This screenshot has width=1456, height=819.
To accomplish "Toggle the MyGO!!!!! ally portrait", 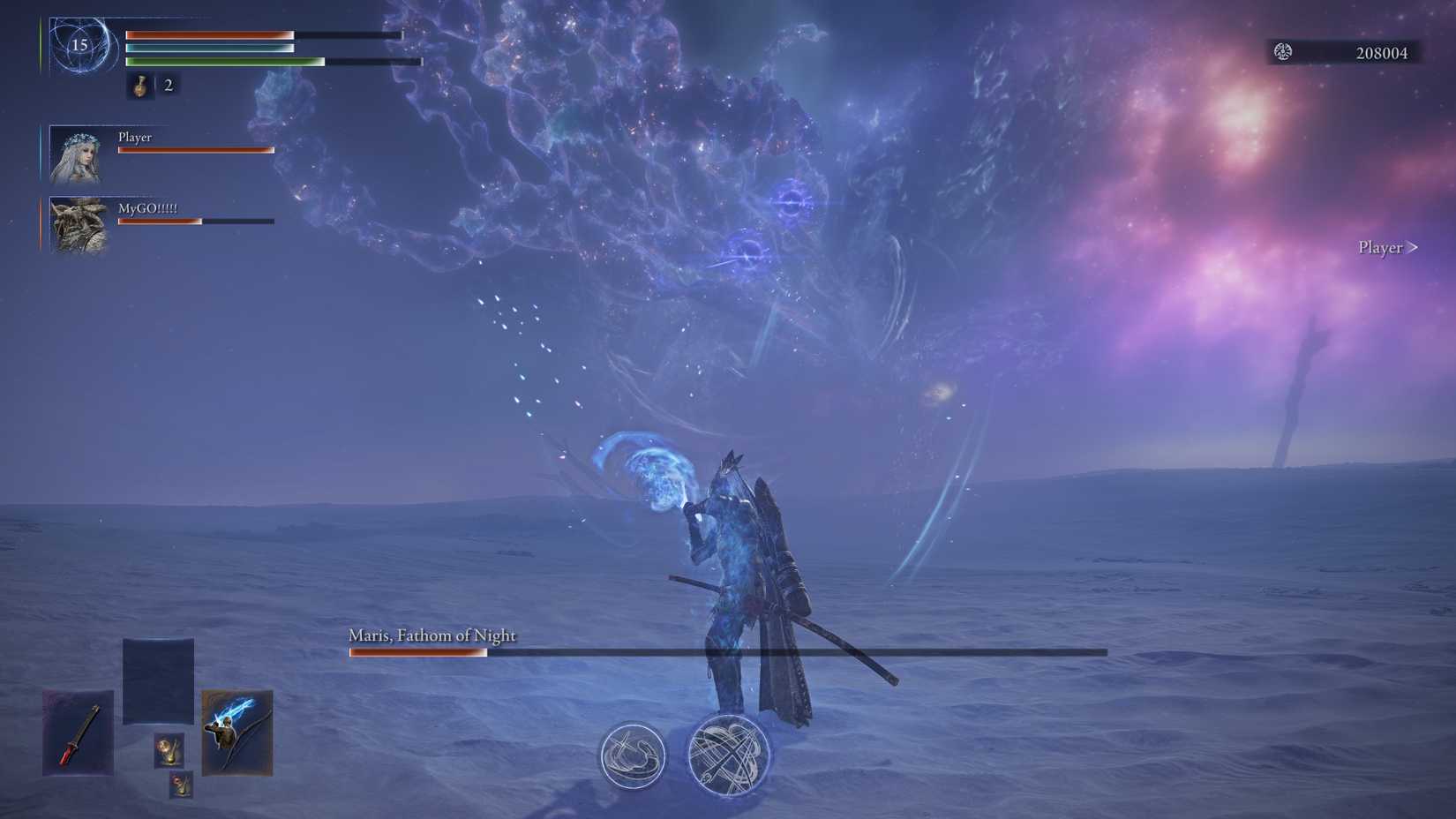I will click(x=76, y=224).
